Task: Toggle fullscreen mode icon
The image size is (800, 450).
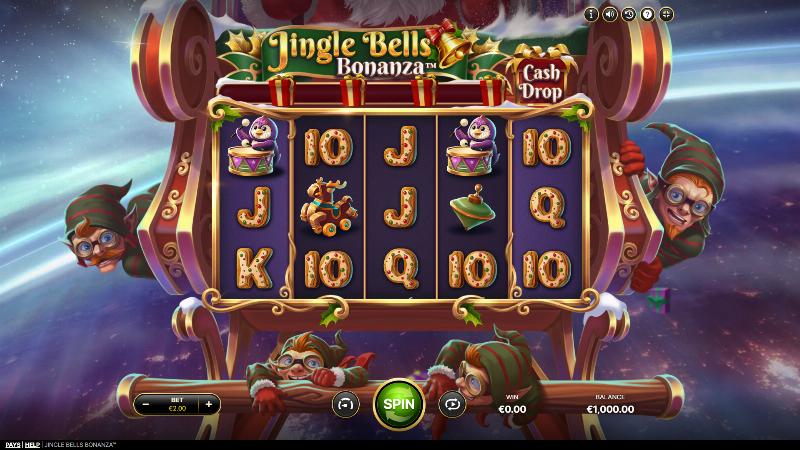Action: coord(666,14)
